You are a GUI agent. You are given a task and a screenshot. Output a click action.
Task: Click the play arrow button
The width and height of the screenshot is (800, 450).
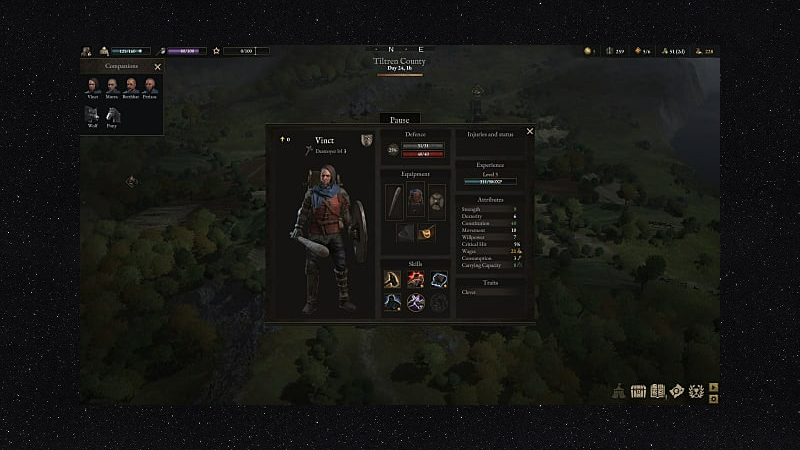pos(714,386)
